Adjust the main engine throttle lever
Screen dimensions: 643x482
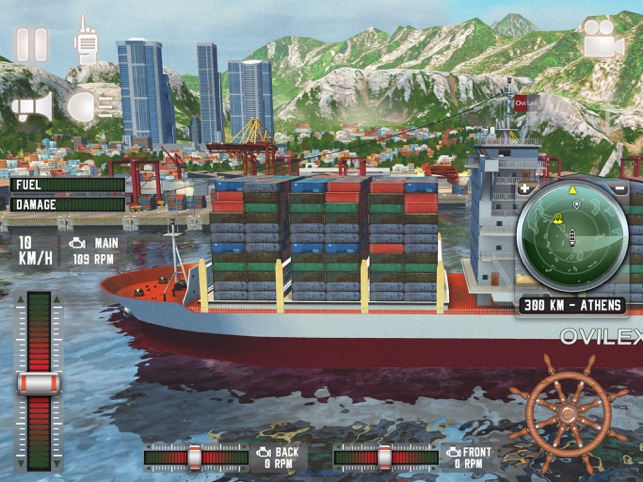click(x=39, y=383)
